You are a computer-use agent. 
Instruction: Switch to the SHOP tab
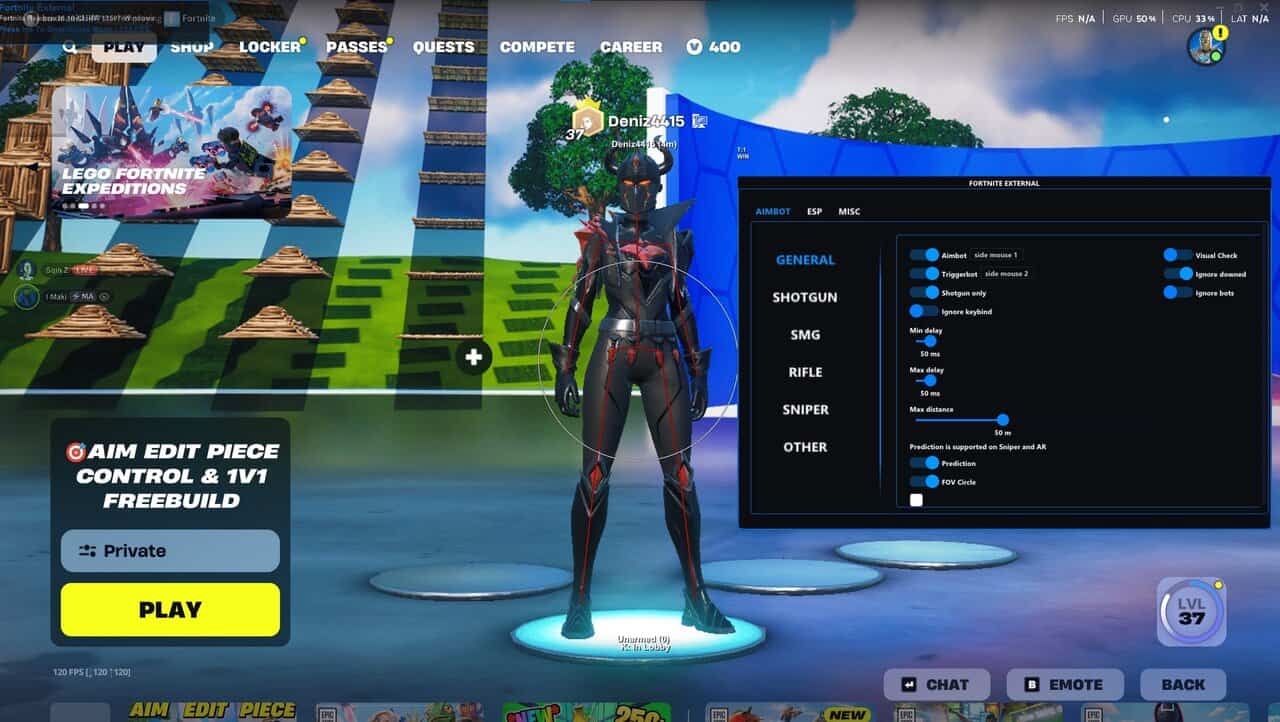[x=191, y=47]
